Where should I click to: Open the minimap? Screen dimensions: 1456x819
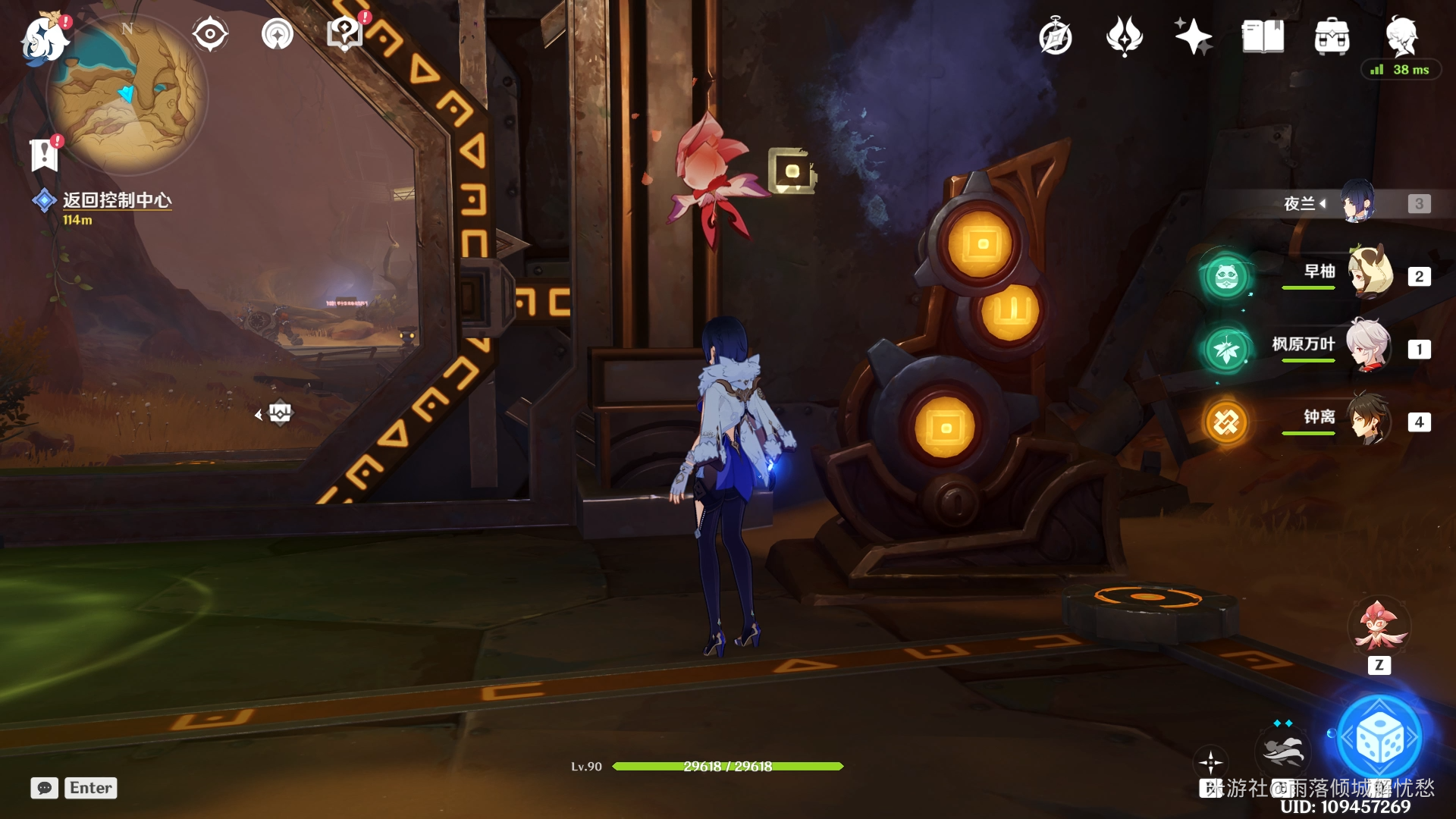tap(127, 95)
